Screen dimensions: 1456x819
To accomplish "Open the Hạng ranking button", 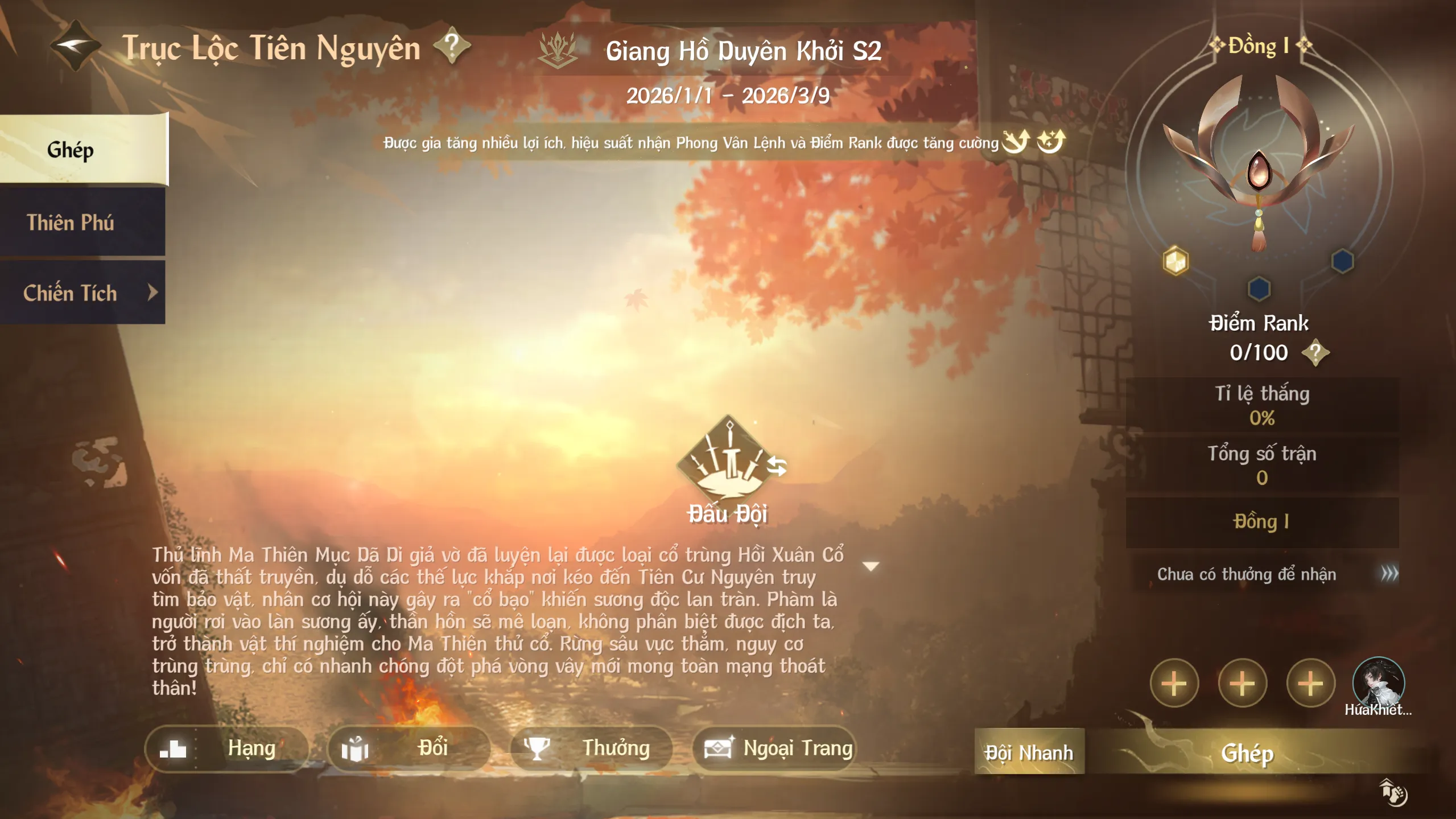I will pyautogui.click(x=226, y=748).
